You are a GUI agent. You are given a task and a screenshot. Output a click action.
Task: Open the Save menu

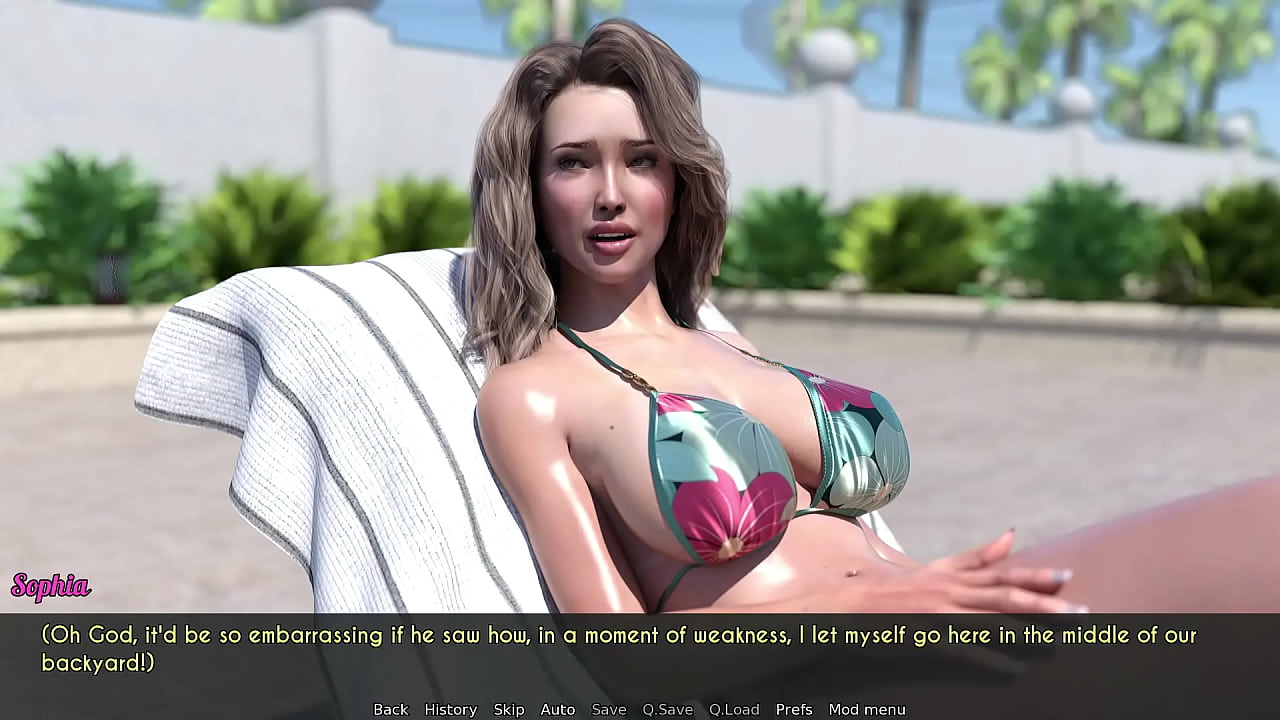pos(608,709)
